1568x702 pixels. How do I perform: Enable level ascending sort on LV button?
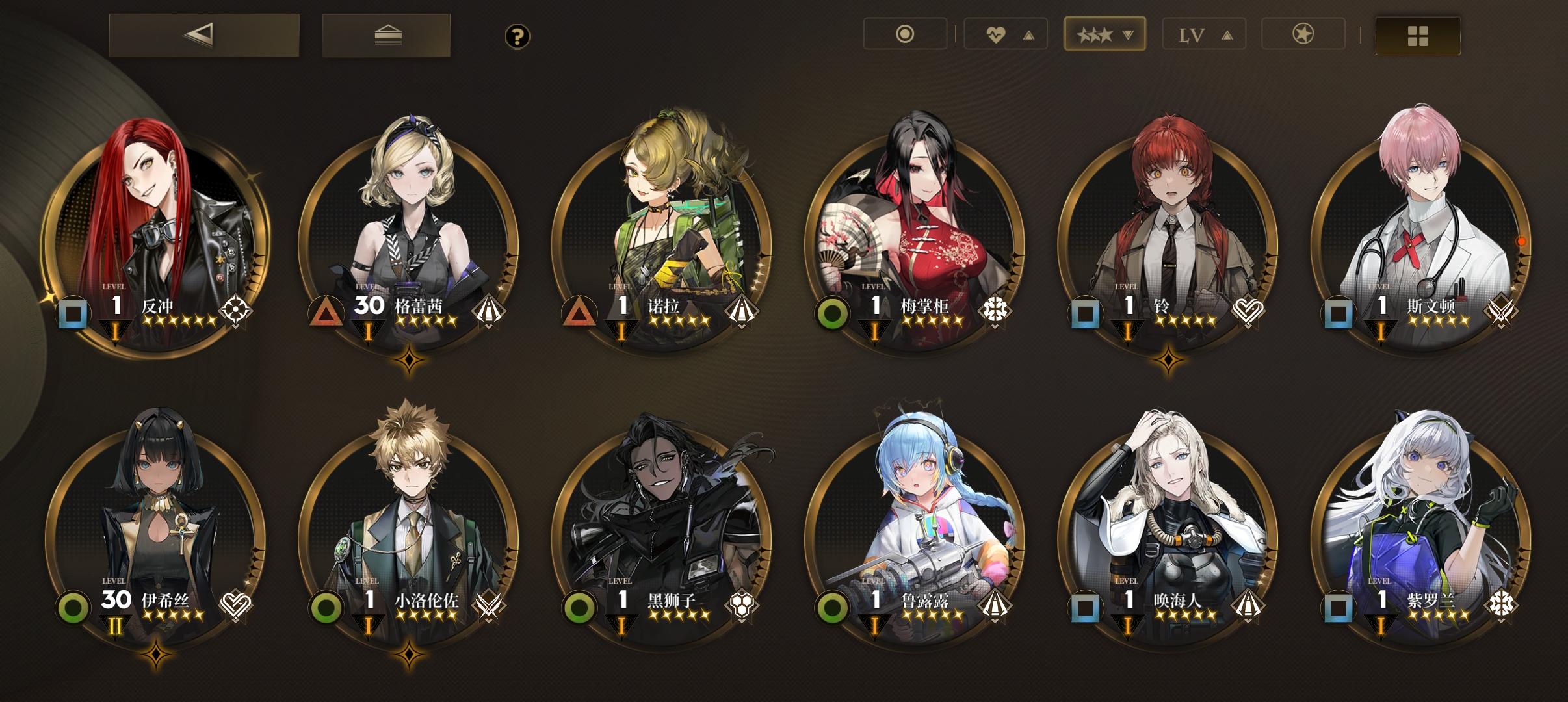(x=1226, y=34)
